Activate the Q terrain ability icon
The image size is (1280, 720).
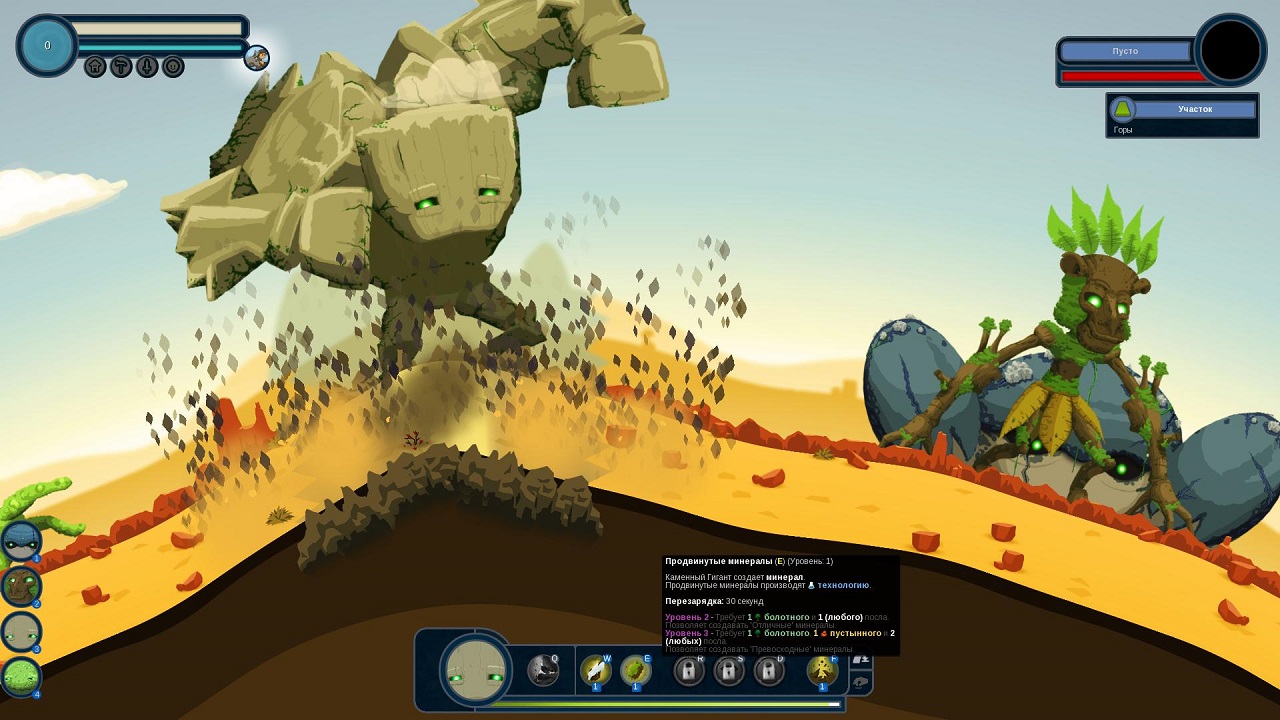coord(543,670)
